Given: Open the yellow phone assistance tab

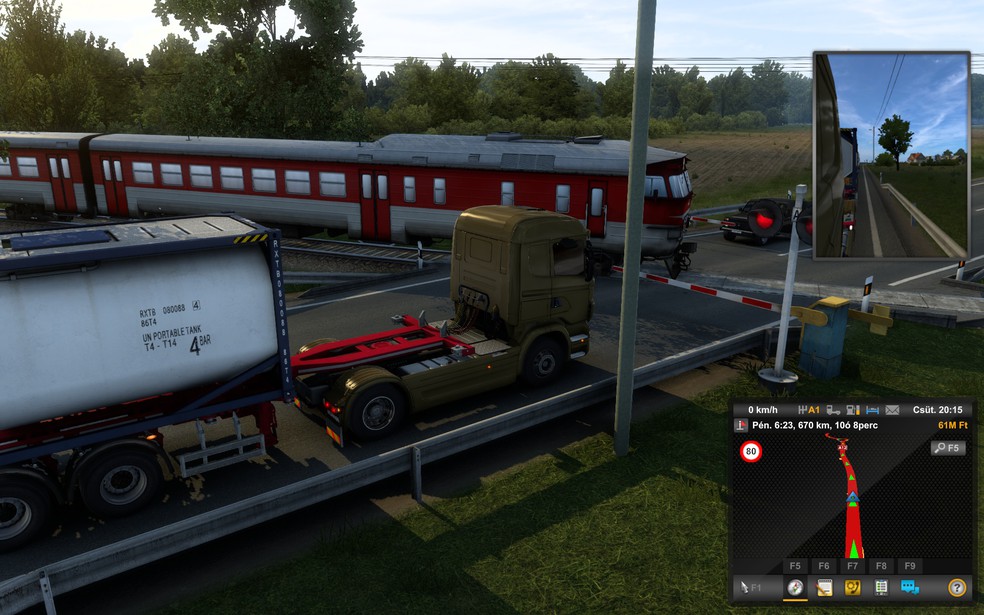Looking at the screenshot, I should [853, 588].
